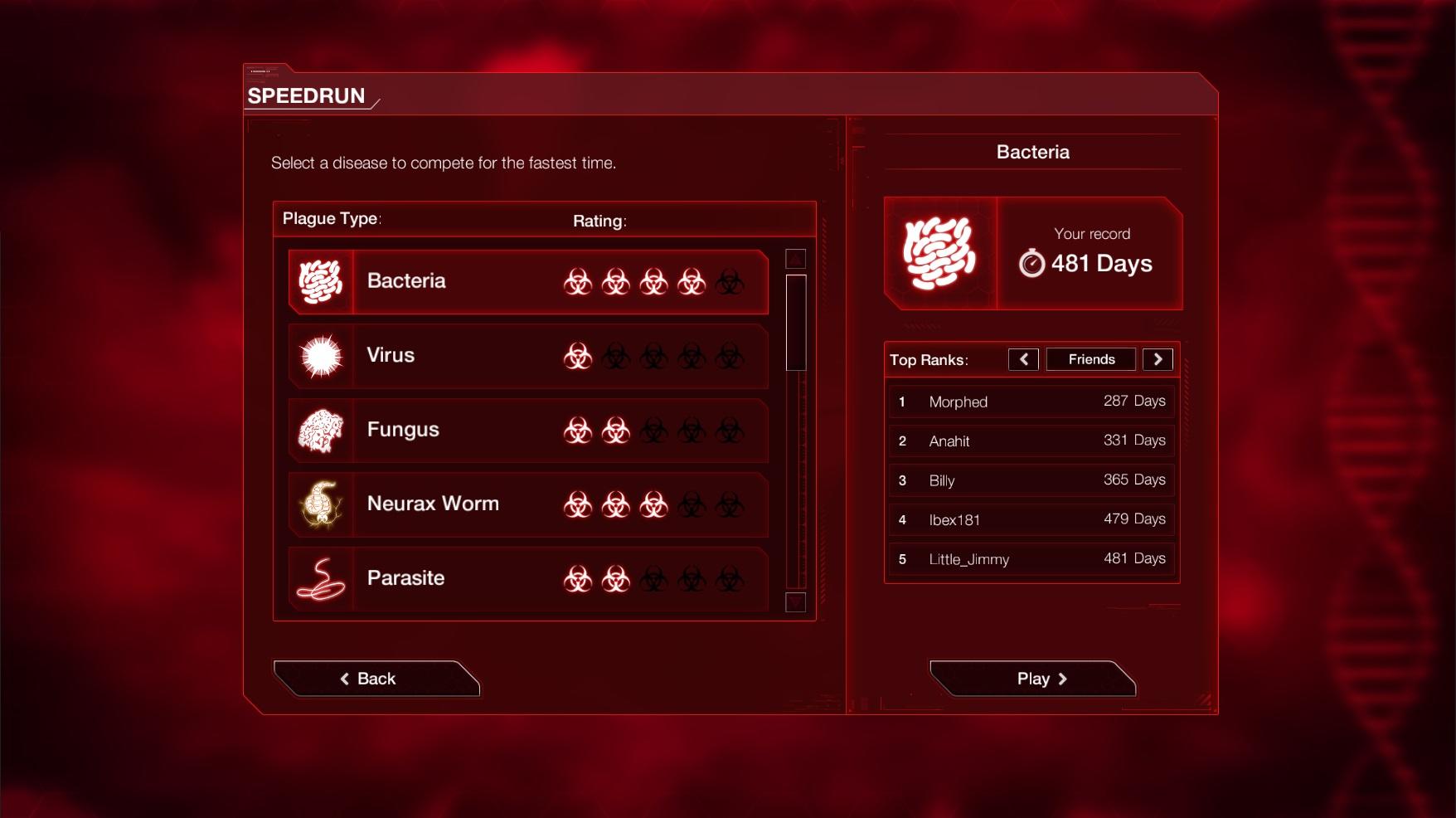The width and height of the screenshot is (1456, 818).
Task: Select the Bacteria plague icon
Action: tap(322, 281)
